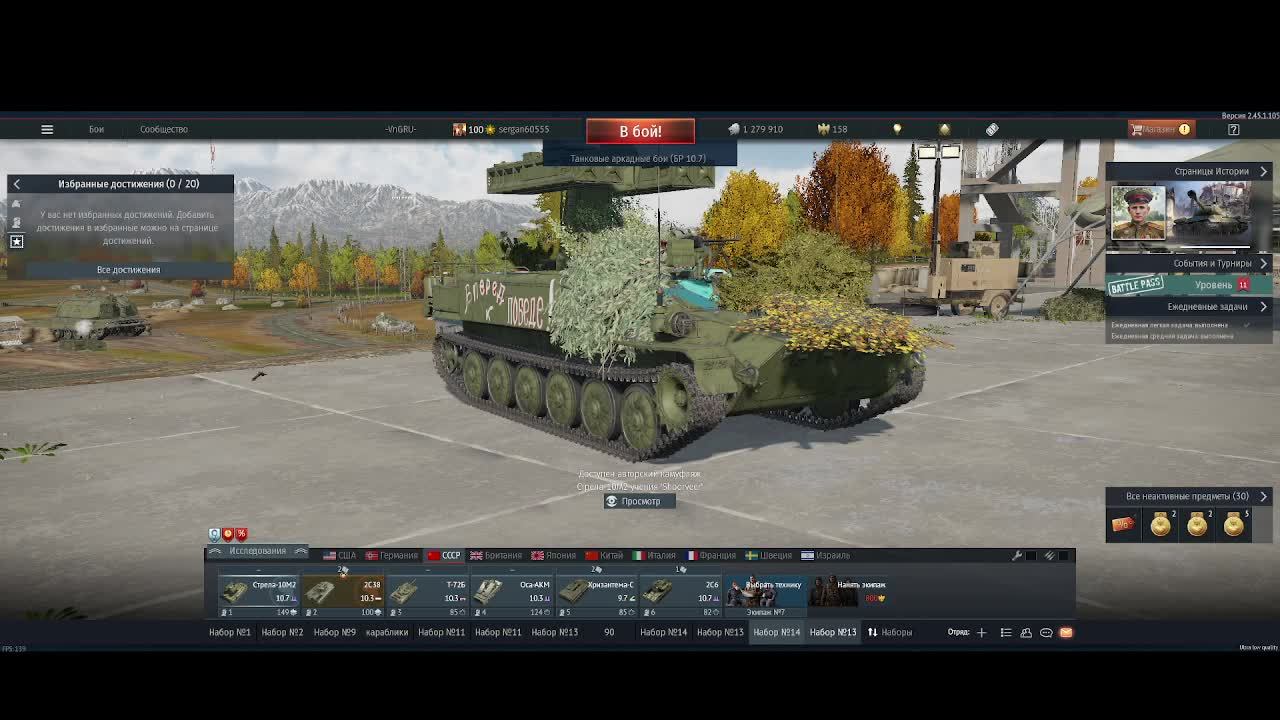Image resolution: width=1280 pixels, height=720 pixels.
Task: Open the «Наборы» presets manager
Action: pos(890,632)
